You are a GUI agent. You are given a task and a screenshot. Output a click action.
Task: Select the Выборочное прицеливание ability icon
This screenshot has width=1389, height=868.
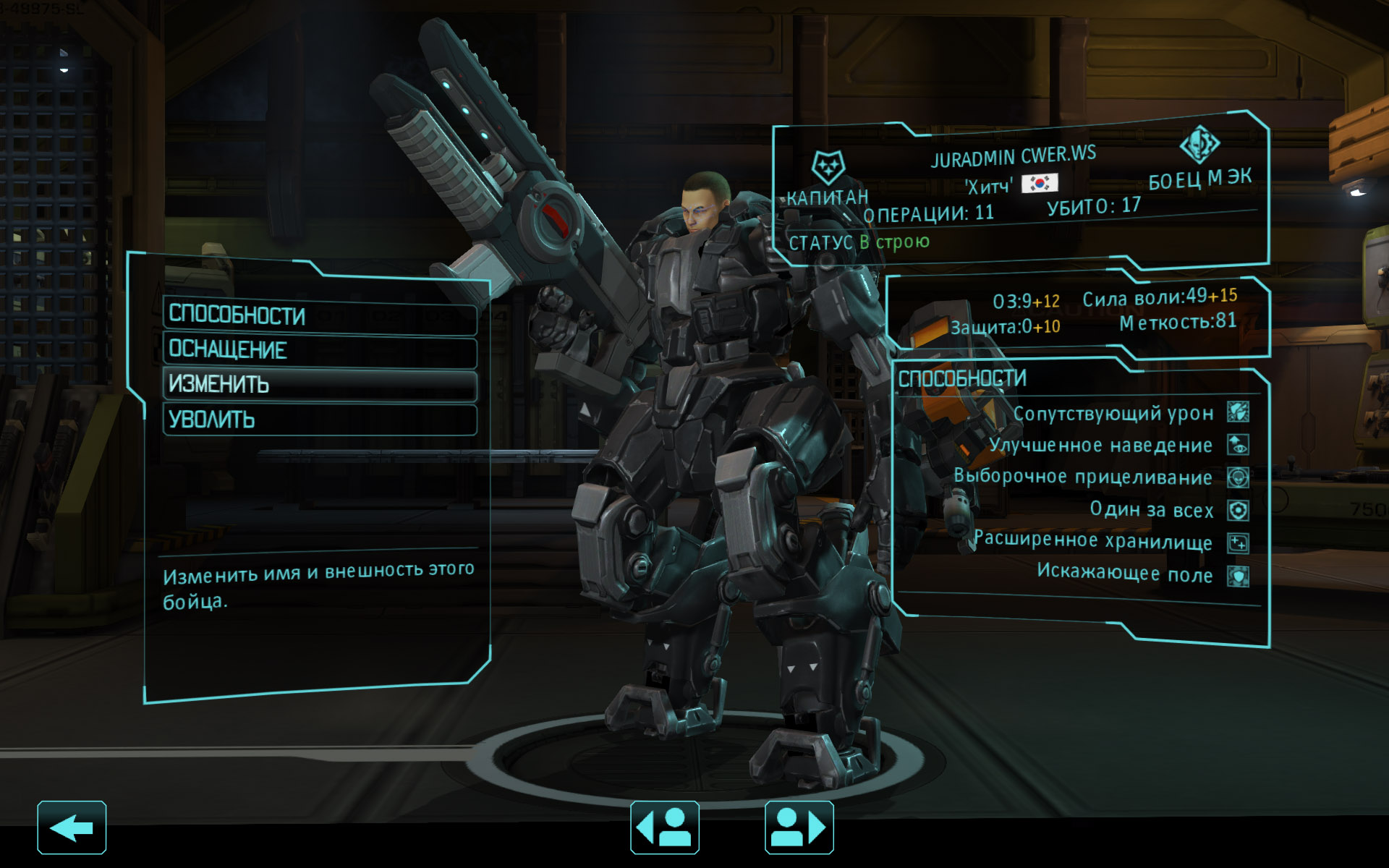coord(1238,477)
